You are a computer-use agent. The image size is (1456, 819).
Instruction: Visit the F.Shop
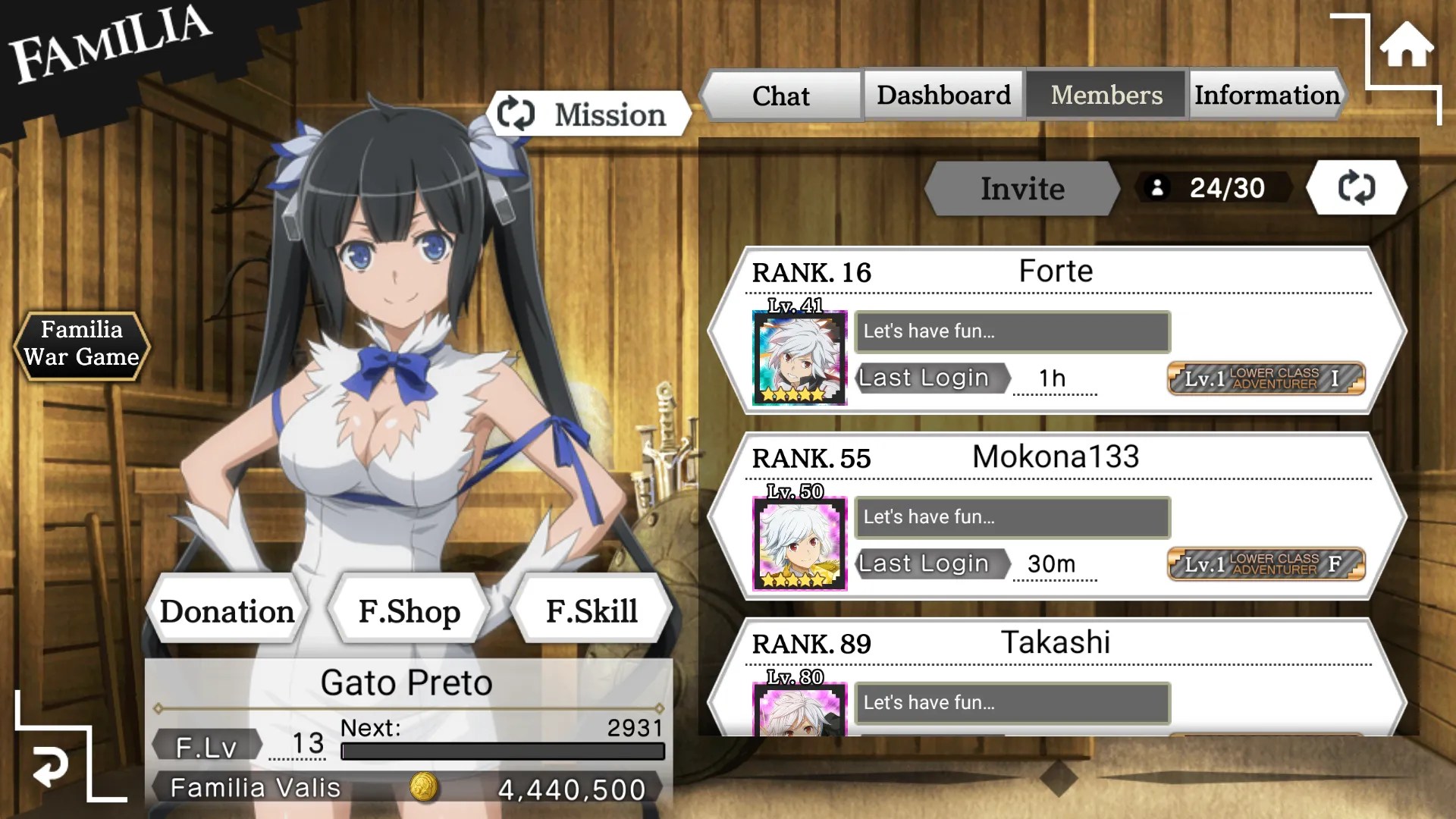409,611
